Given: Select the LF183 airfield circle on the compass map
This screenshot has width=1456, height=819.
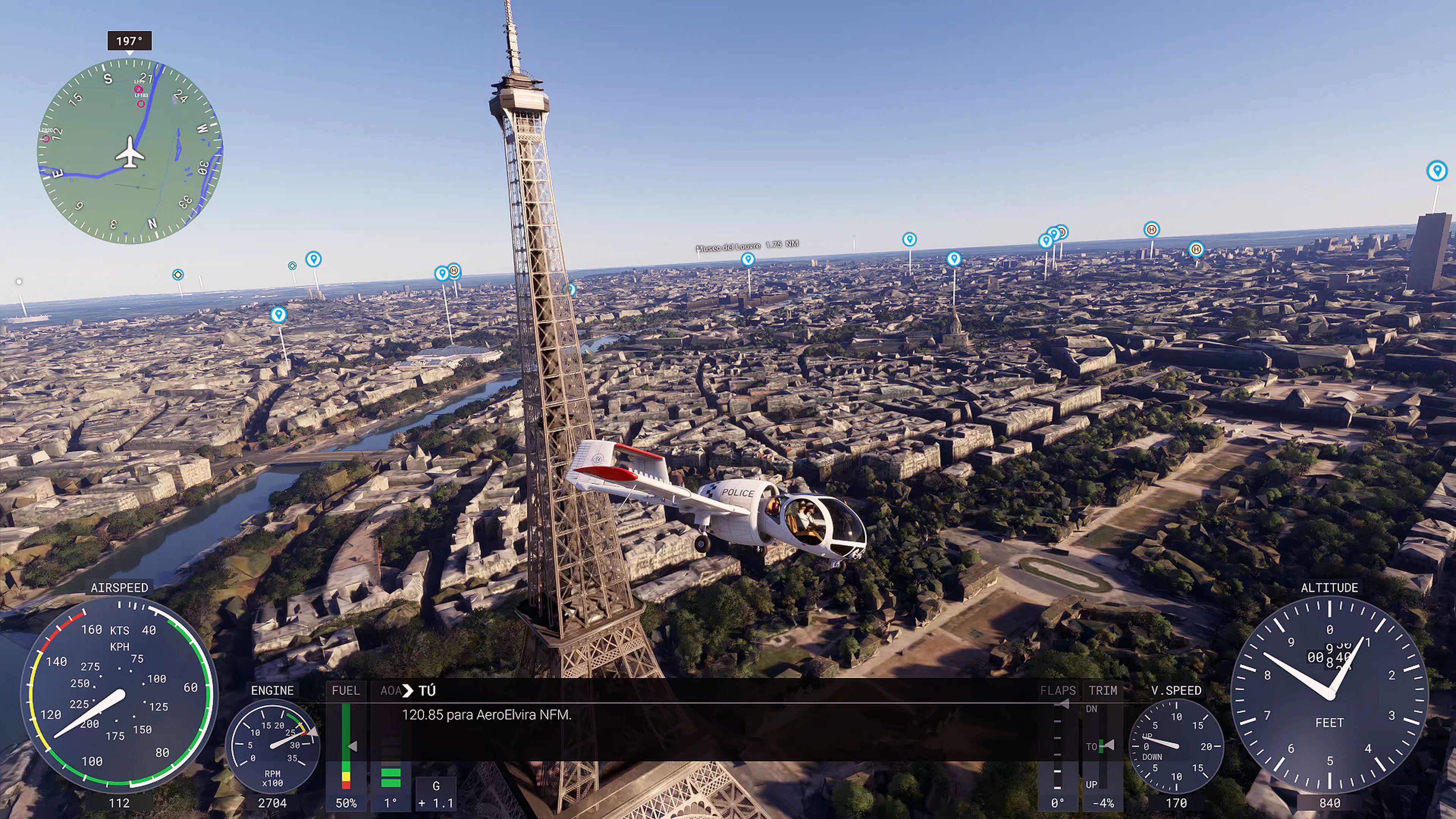Looking at the screenshot, I should [141, 104].
